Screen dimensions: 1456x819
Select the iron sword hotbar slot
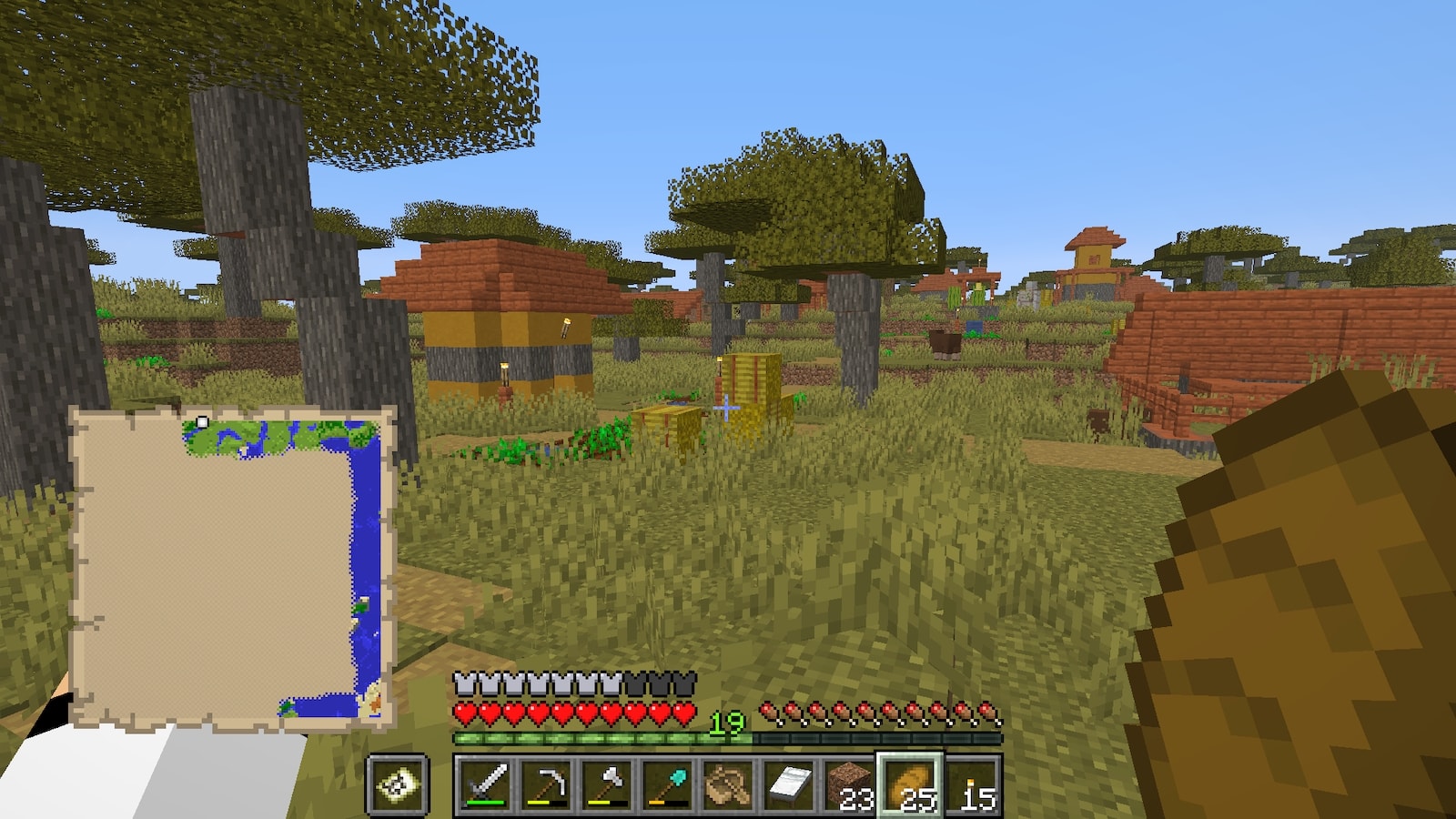click(485, 784)
